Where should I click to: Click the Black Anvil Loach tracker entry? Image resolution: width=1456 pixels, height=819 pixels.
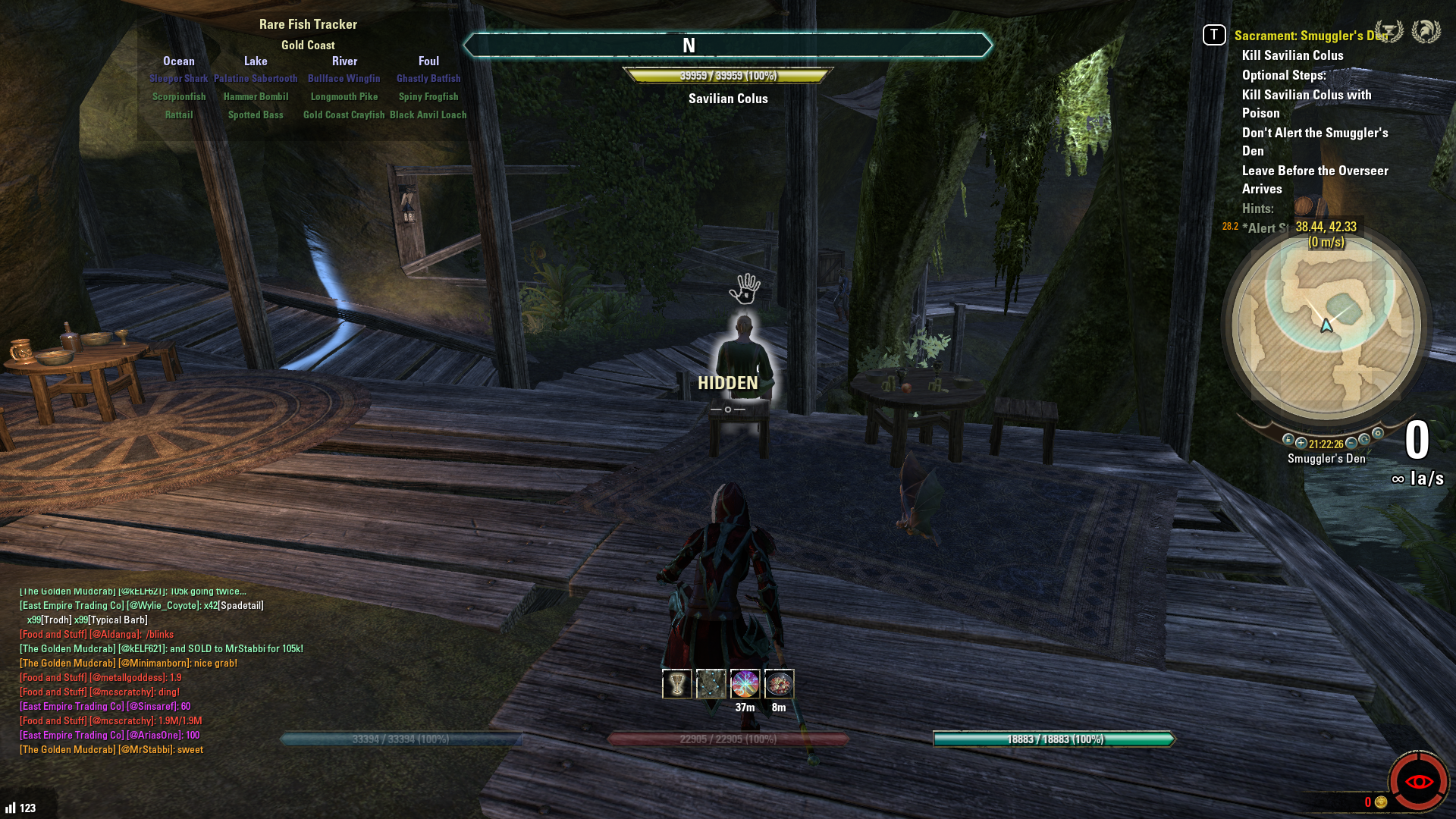[x=428, y=115]
